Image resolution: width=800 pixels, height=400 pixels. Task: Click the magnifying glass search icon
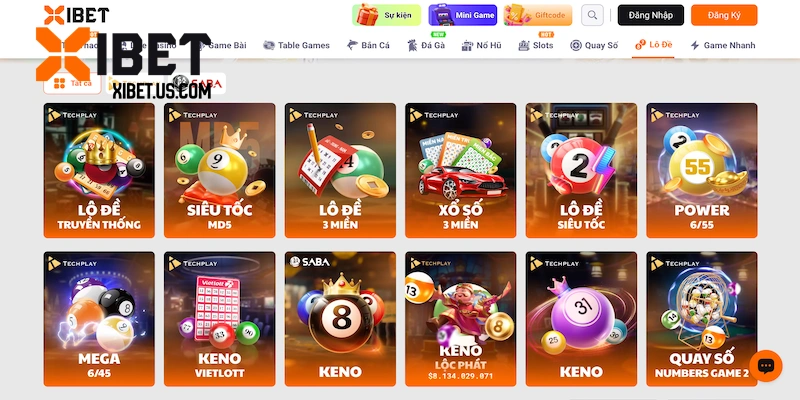click(593, 15)
